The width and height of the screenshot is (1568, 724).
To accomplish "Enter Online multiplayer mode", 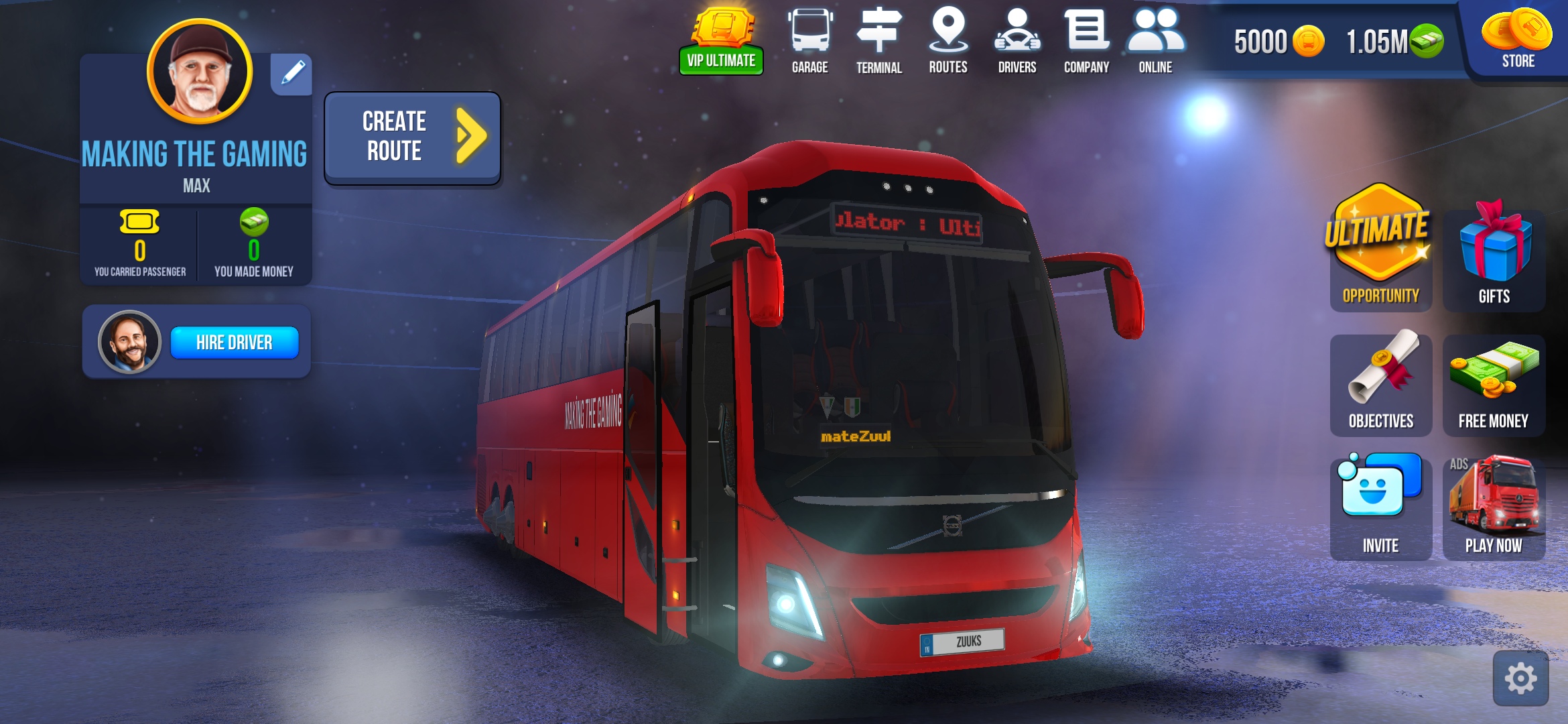I will pos(1155,42).
